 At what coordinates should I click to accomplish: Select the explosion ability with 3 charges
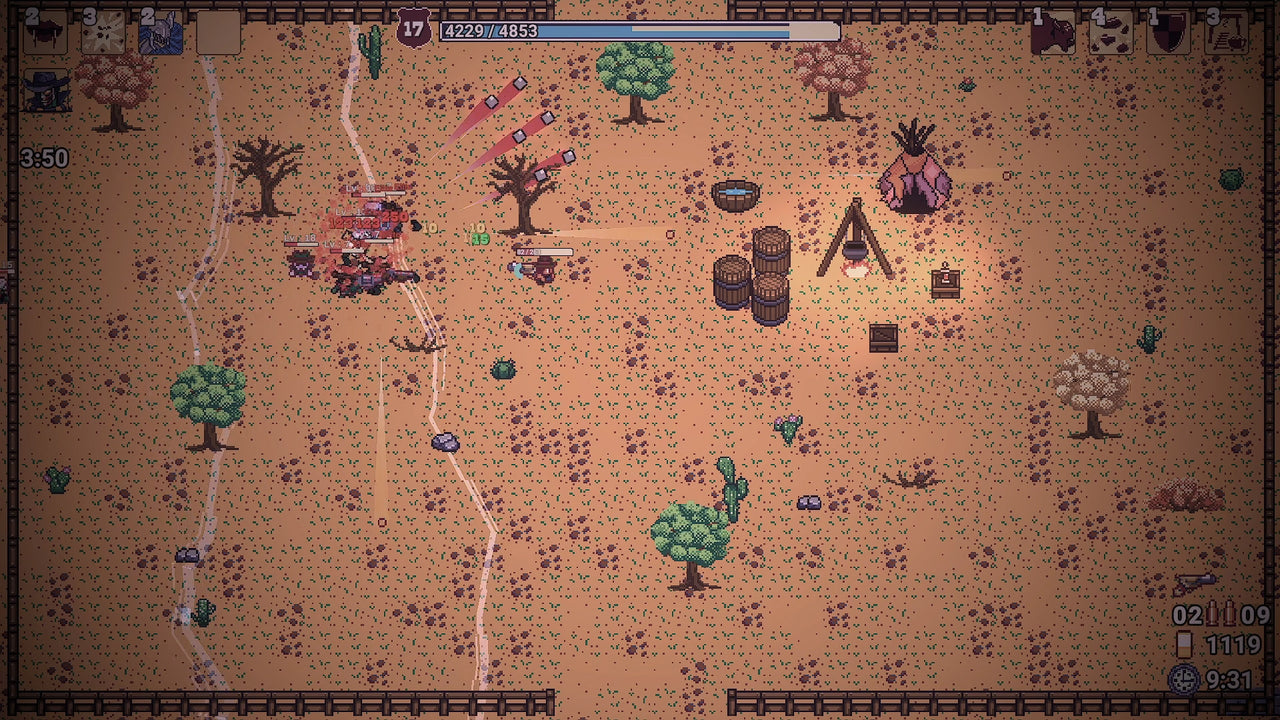click(x=102, y=30)
